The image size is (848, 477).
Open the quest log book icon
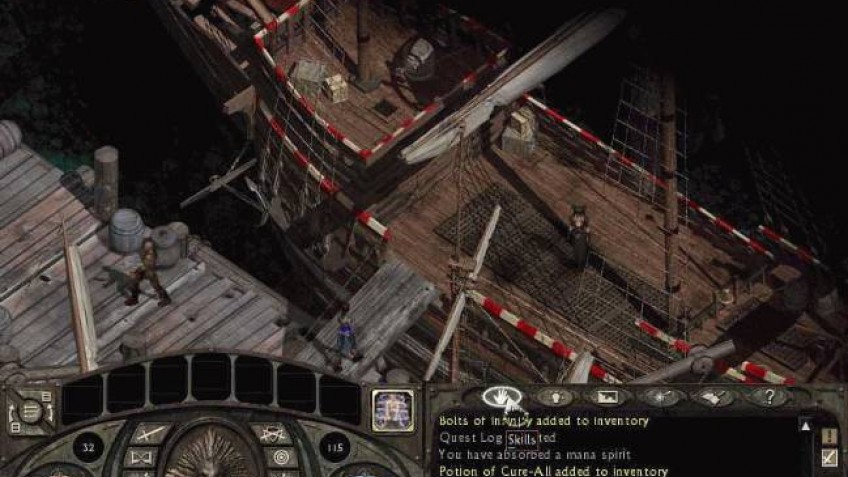[713, 397]
